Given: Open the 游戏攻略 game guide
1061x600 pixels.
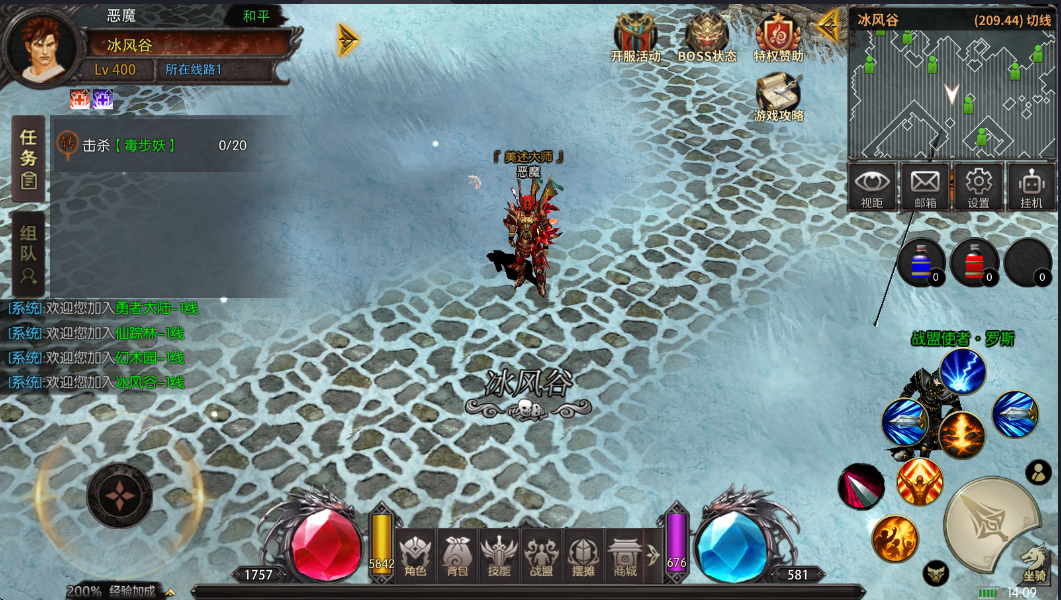Looking at the screenshot, I should pyautogui.click(x=778, y=99).
